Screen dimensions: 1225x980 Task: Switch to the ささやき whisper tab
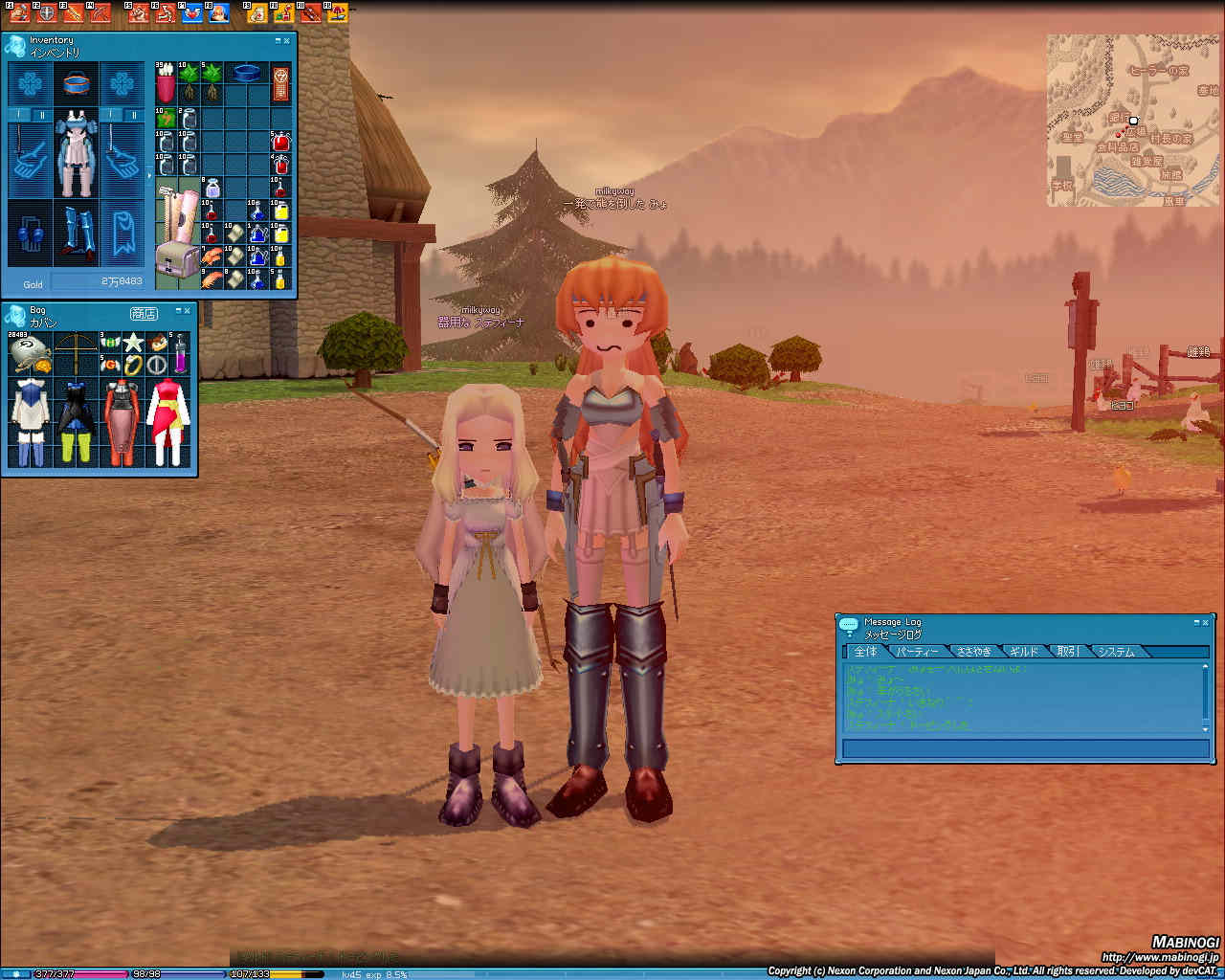coord(974,652)
